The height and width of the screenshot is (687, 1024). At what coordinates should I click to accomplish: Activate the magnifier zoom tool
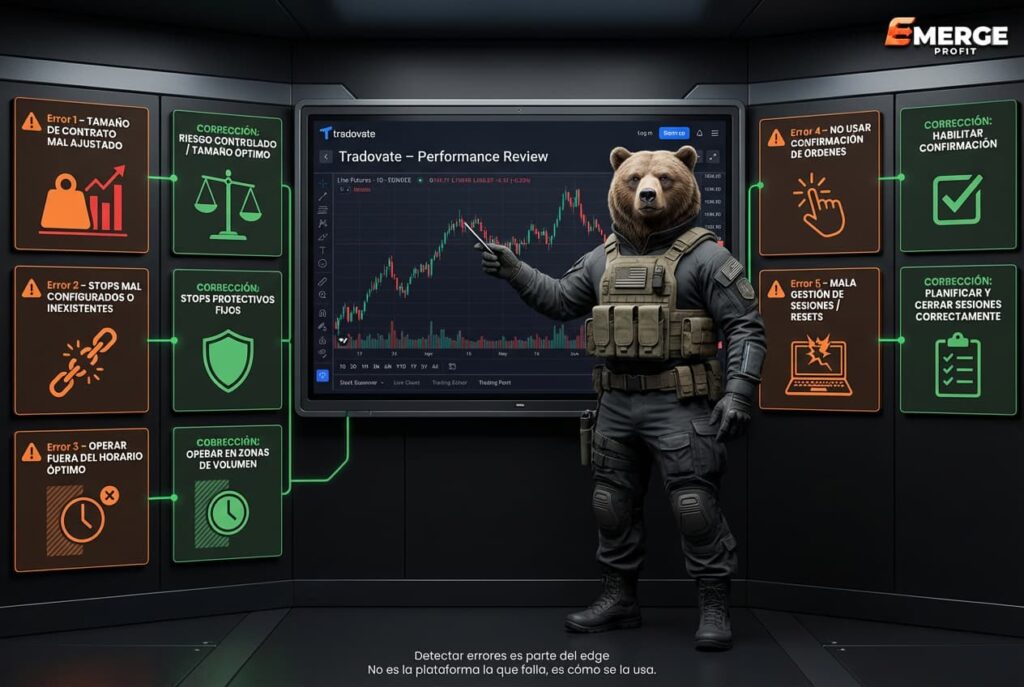pyautogui.click(x=323, y=296)
